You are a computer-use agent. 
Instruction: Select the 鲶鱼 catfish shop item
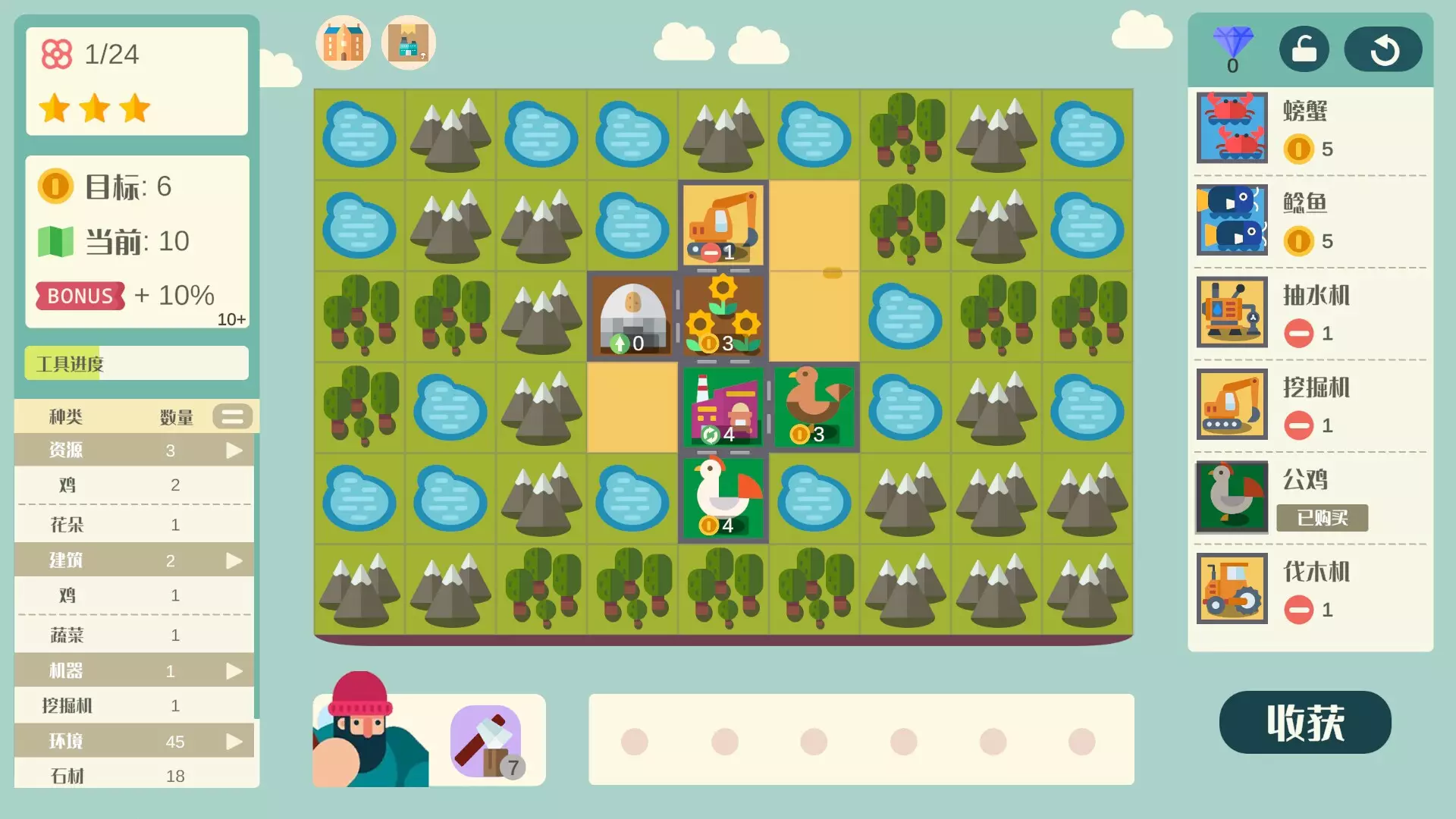[x=1231, y=221]
